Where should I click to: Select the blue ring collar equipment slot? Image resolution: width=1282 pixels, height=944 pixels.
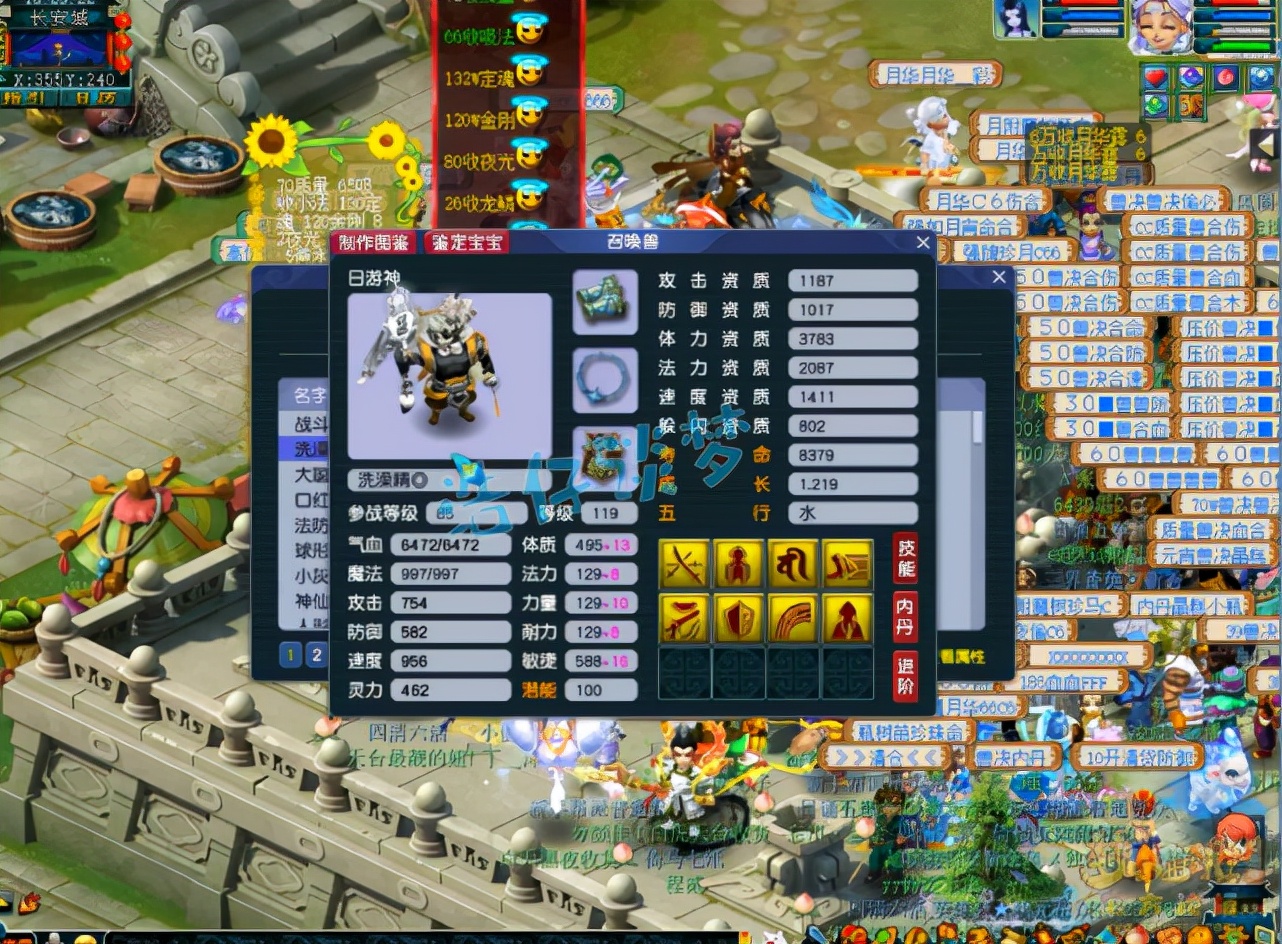[x=605, y=380]
